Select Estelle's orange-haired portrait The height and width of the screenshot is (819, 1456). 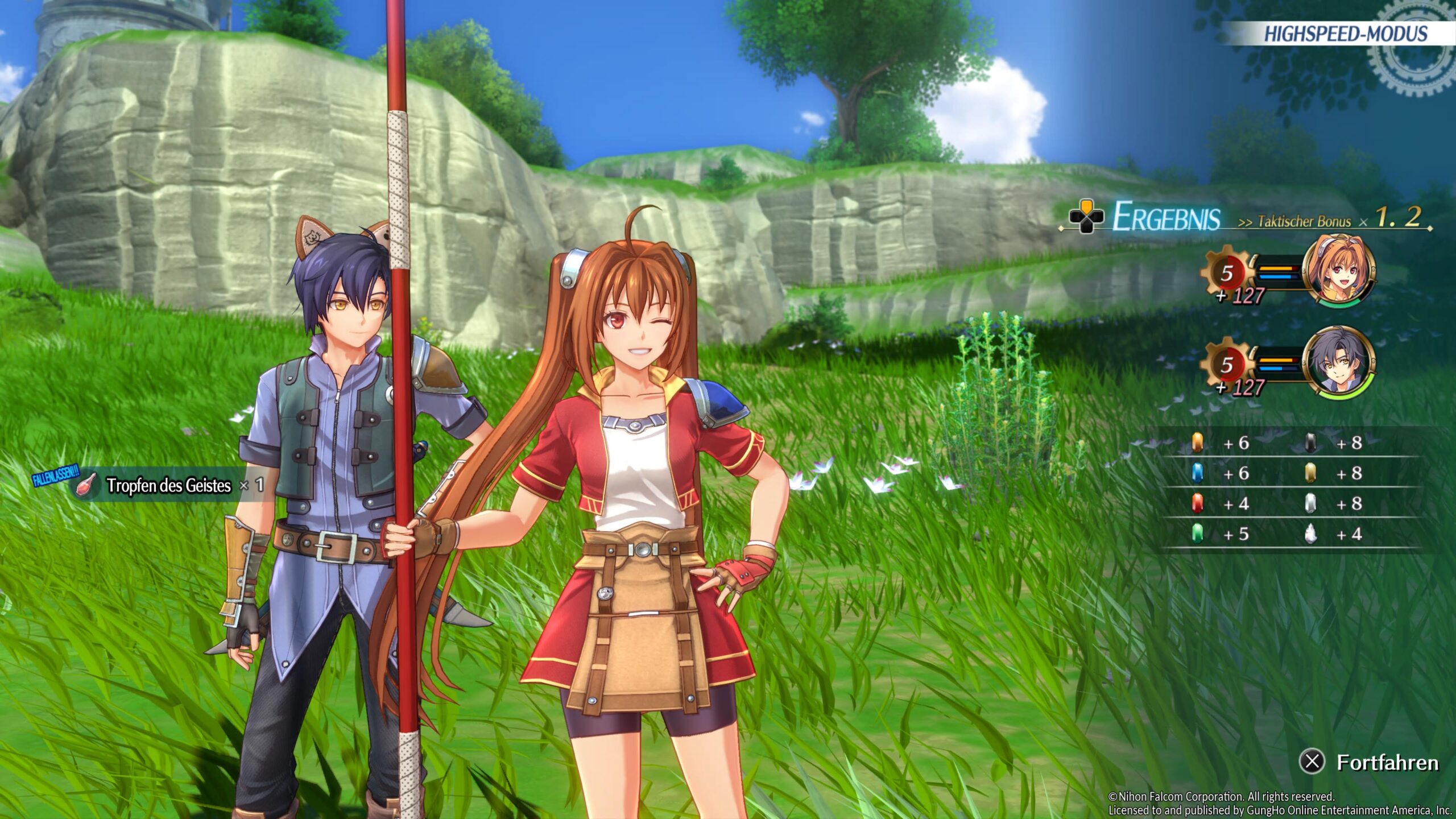pyautogui.click(x=1338, y=270)
